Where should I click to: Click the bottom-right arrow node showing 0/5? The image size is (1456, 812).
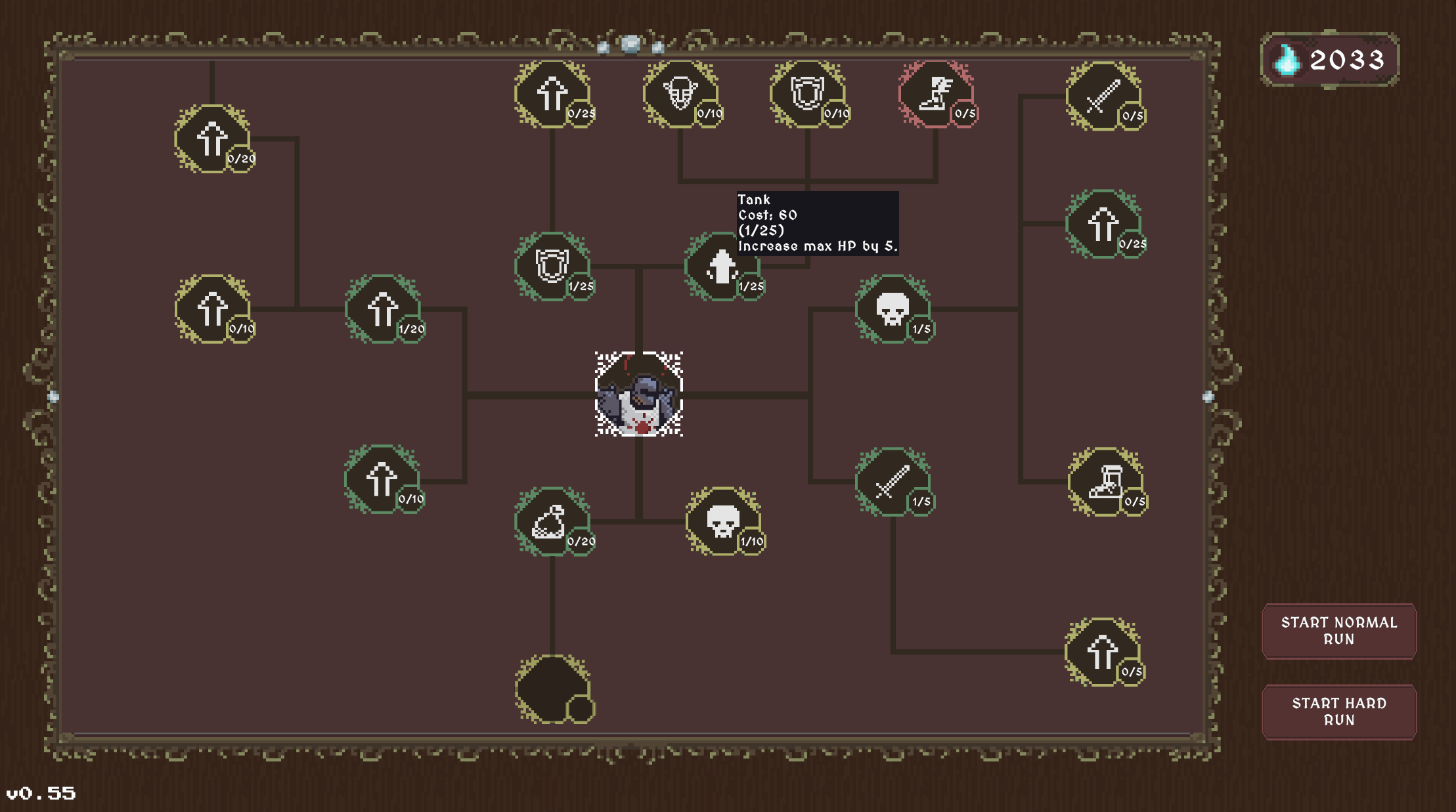[1101, 651]
